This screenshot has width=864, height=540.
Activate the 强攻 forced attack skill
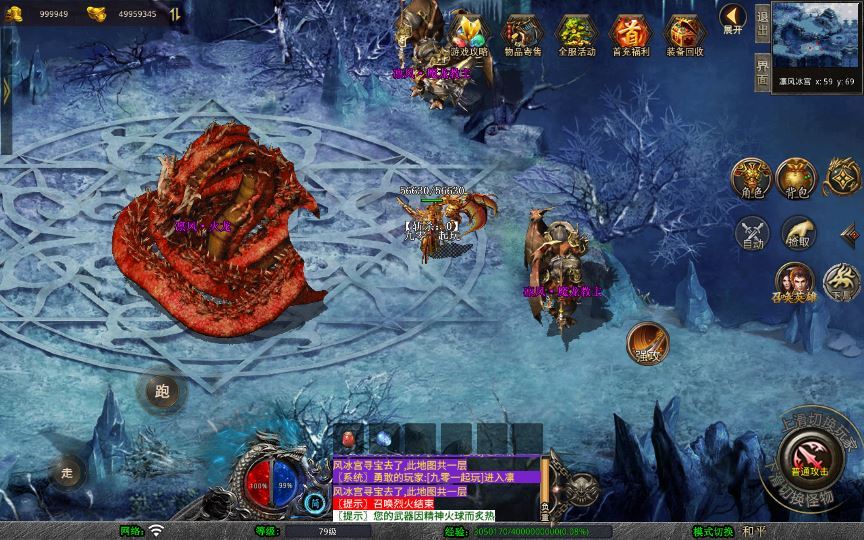coord(647,343)
